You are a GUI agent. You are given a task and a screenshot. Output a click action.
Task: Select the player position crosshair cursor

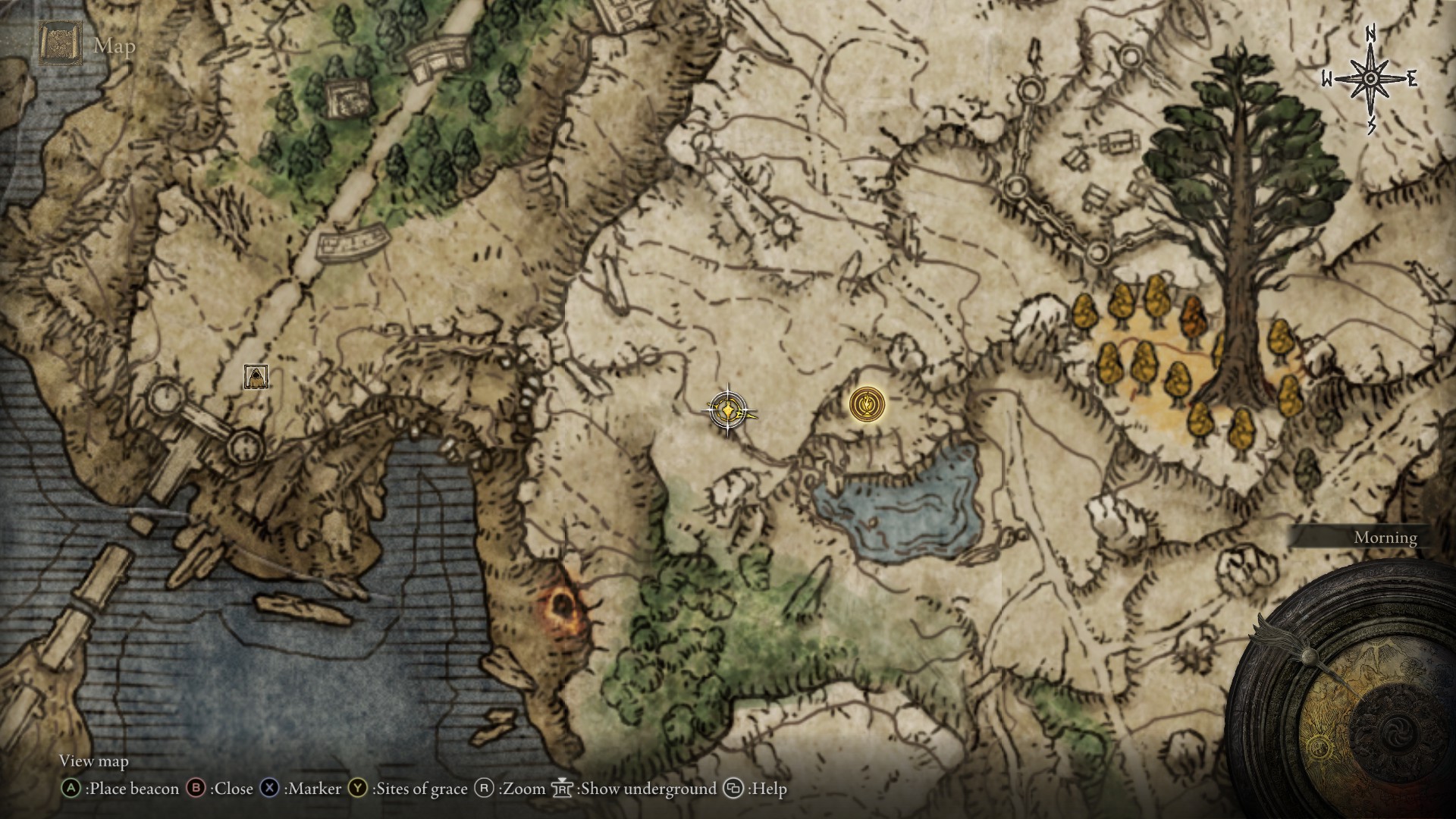click(x=728, y=410)
